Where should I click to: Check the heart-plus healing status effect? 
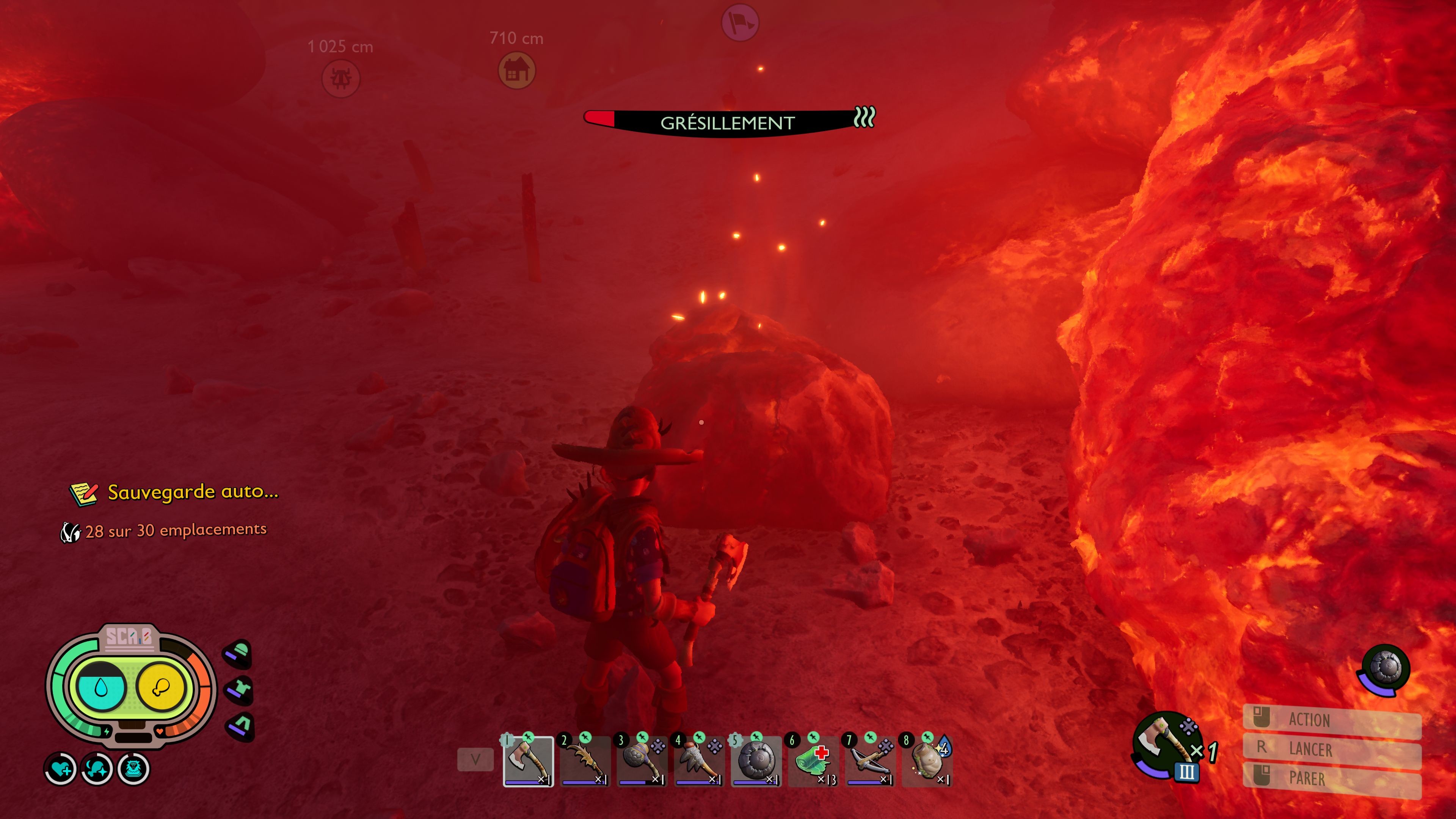point(61,769)
